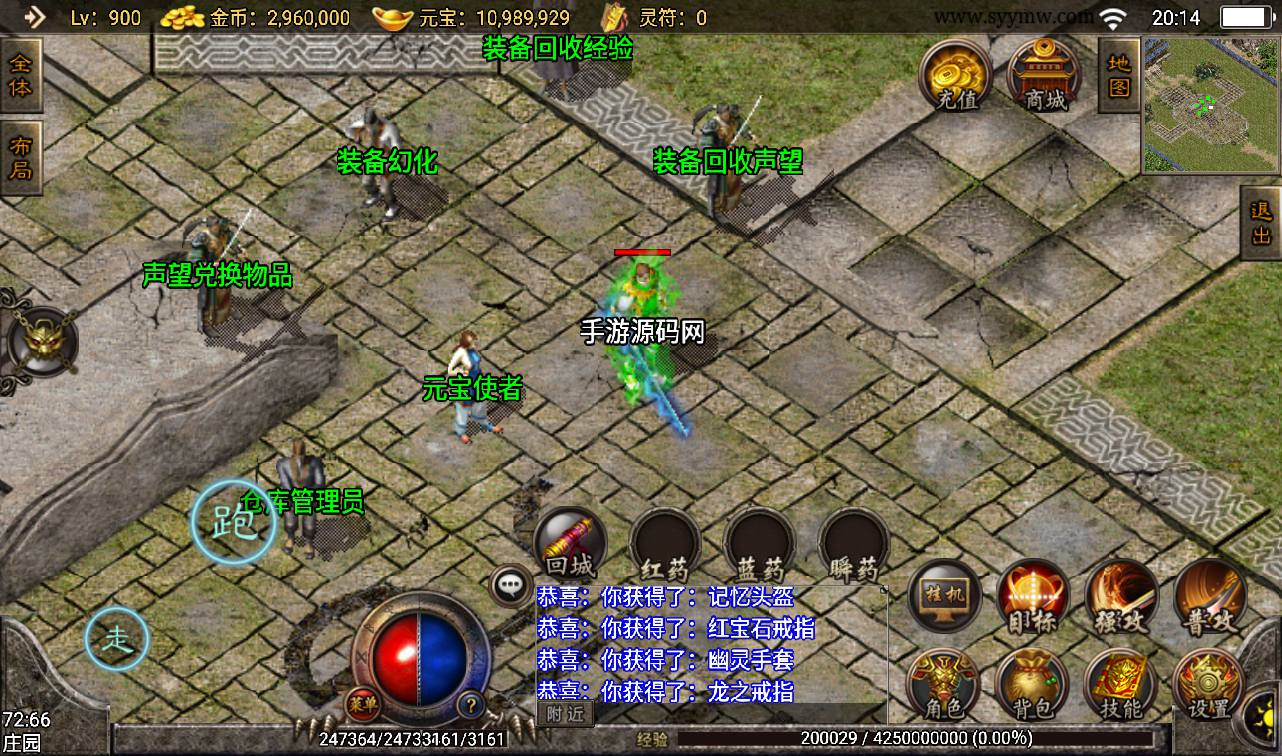The width and height of the screenshot is (1282, 756).
Task: Use the 红药 red potion slot
Action: pyautogui.click(x=664, y=545)
